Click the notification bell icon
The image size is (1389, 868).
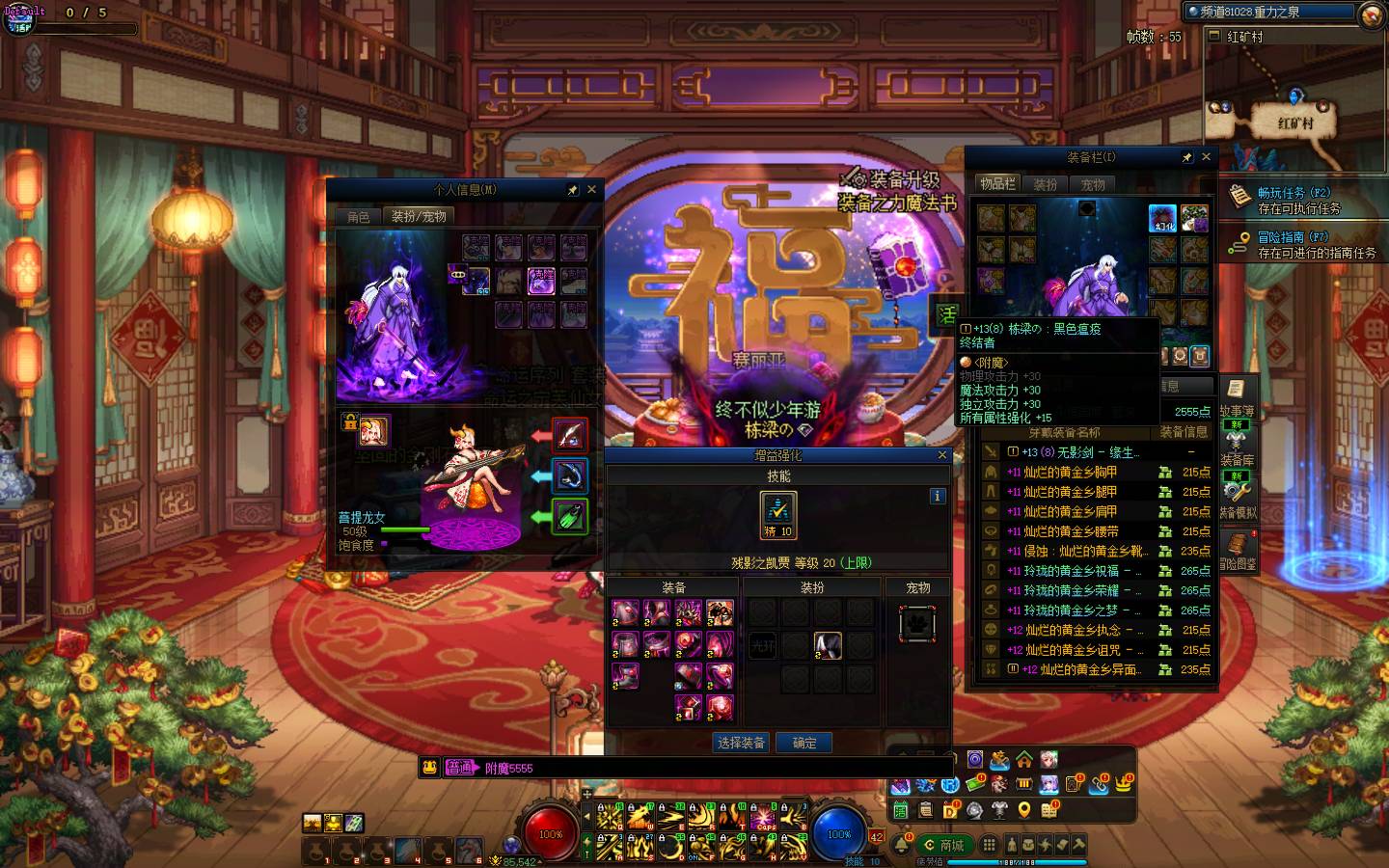coord(901,846)
